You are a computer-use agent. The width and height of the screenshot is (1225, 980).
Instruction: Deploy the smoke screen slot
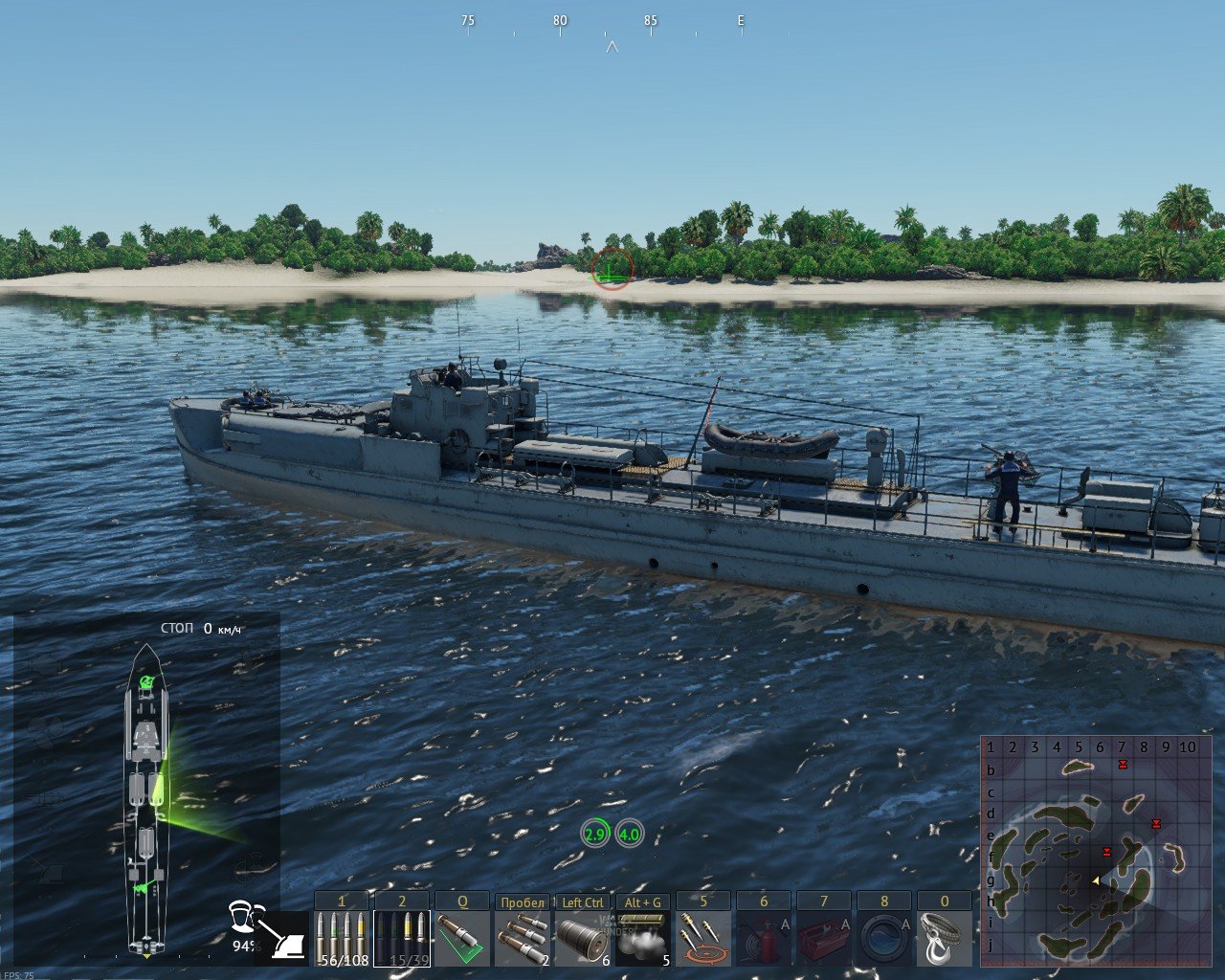point(643,939)
